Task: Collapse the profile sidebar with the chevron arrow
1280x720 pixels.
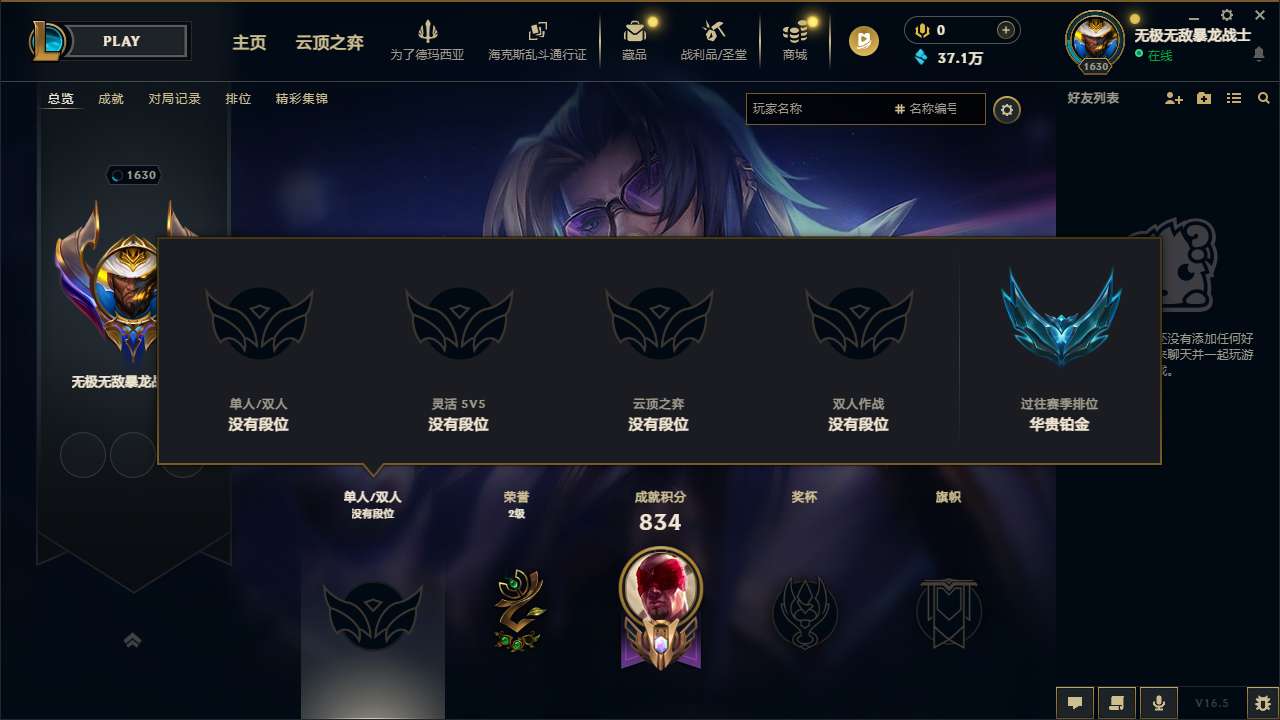Action: (133, 640)
